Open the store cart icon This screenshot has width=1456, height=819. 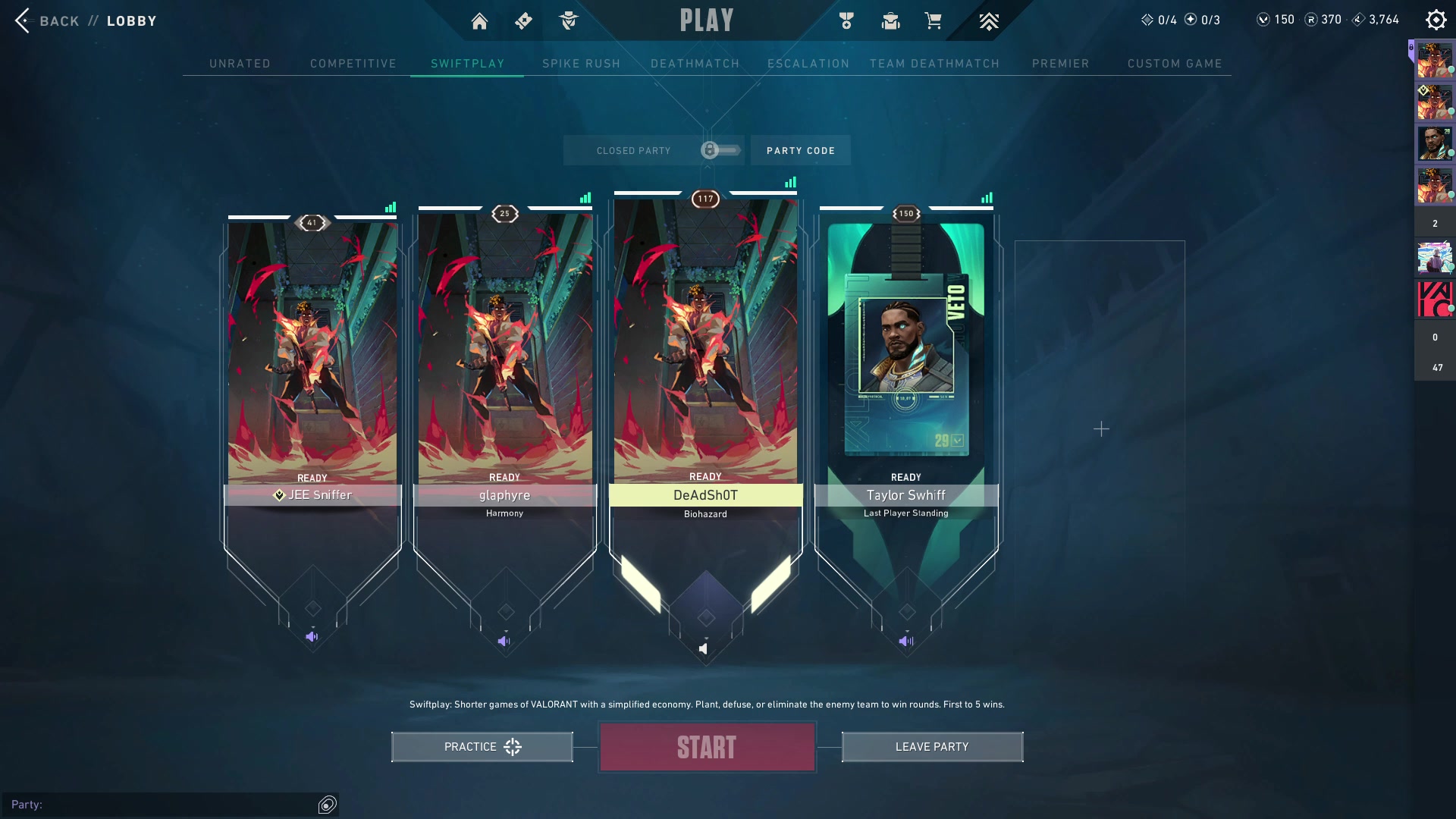tap(933, 21)
